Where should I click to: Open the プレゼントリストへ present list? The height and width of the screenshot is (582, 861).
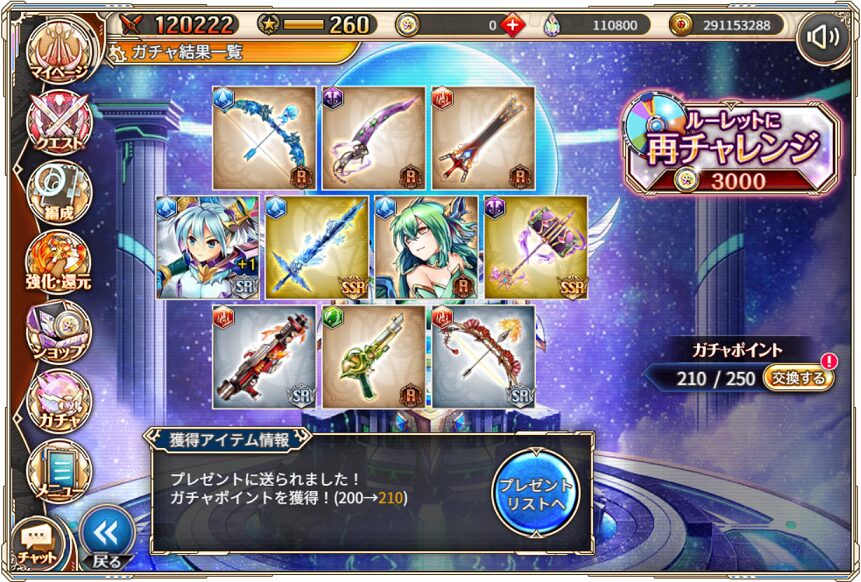click(x=535, y=493)
